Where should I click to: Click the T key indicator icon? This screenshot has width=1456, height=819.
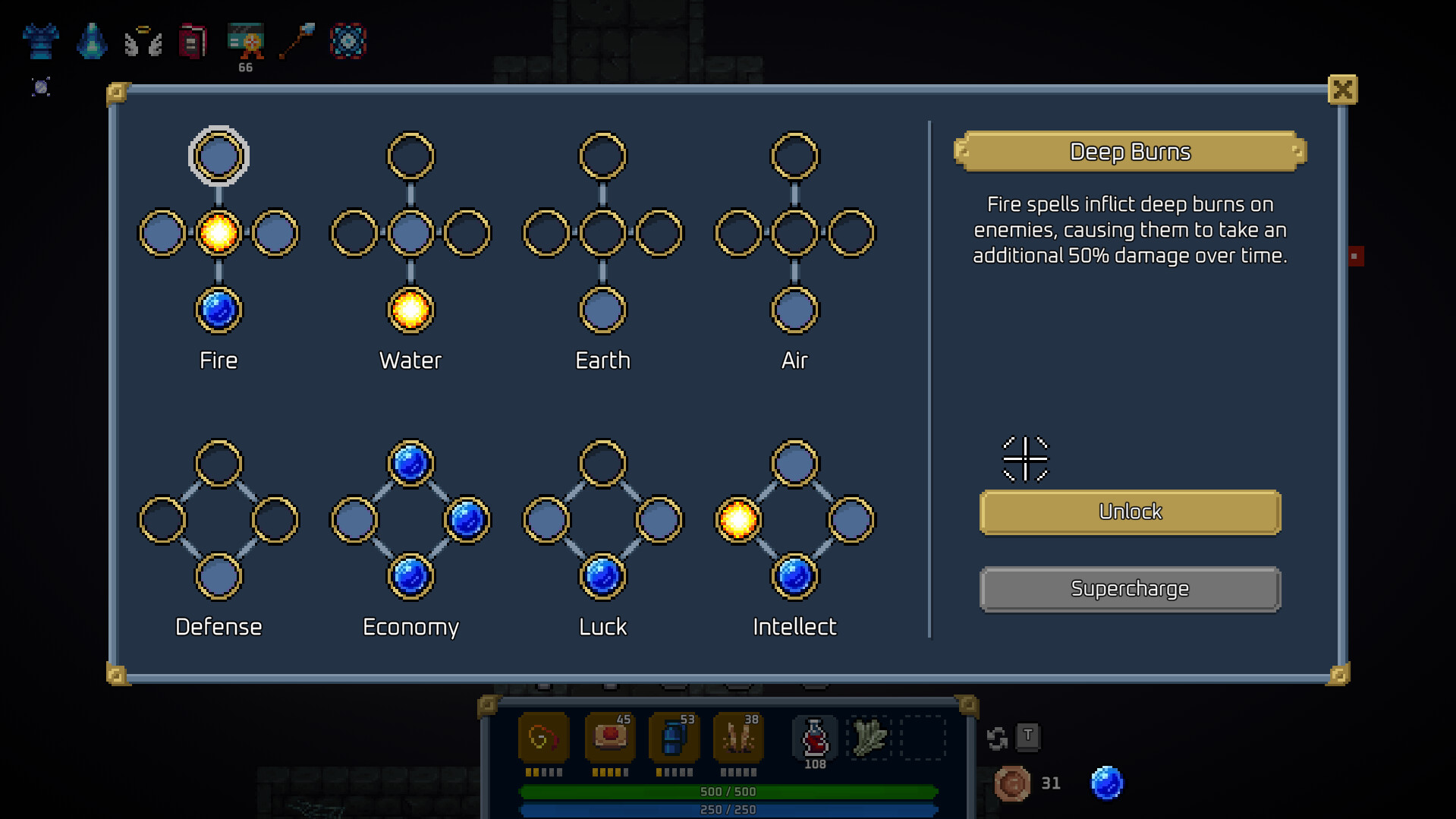tap(1029, 737)
